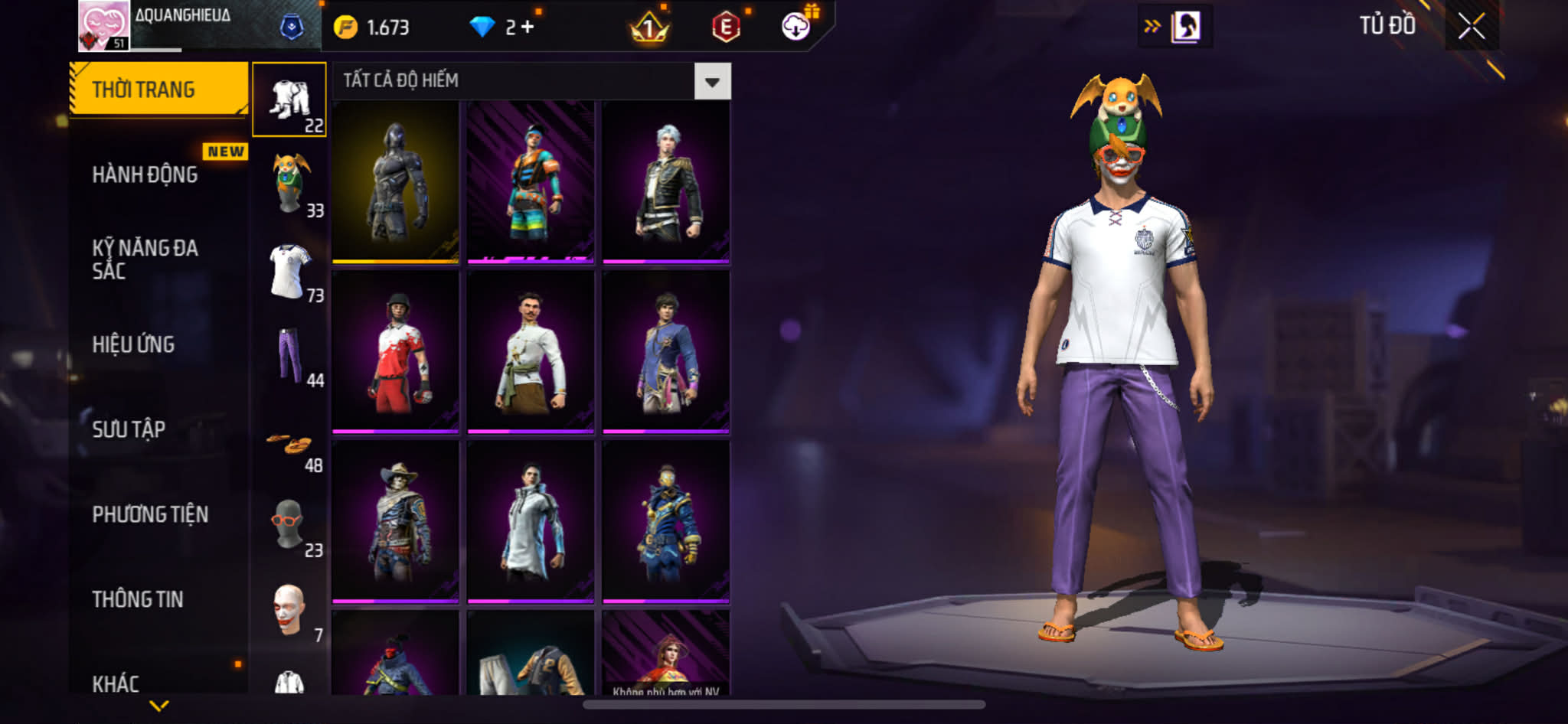Image resolution: width=1568 pixels, height=724 pixels.
Task: Close the wardrobe with the X button
Action: pyautogui.click(x=1471, y=27)
